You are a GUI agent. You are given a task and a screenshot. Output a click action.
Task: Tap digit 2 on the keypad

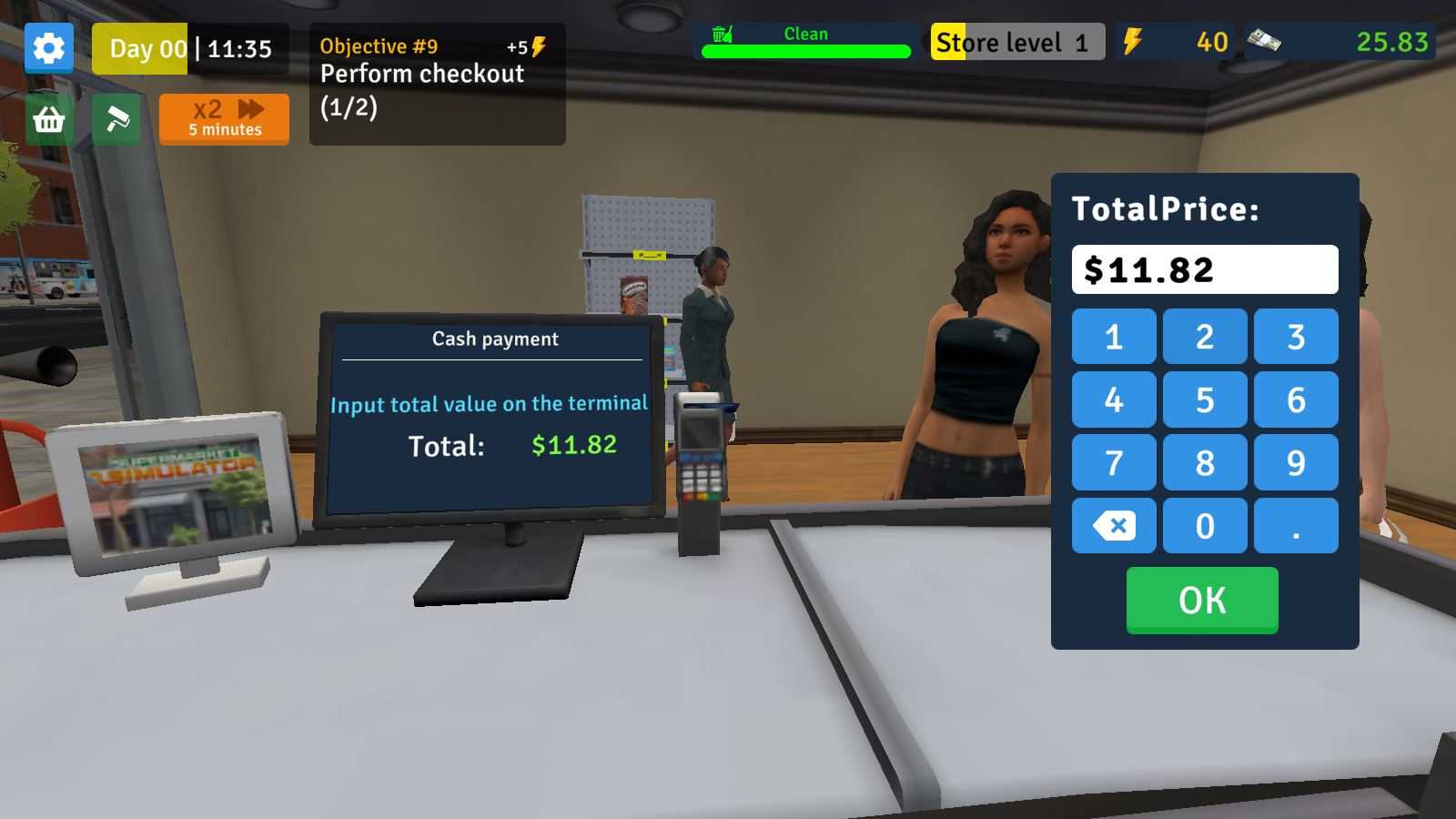point(1205,337)
